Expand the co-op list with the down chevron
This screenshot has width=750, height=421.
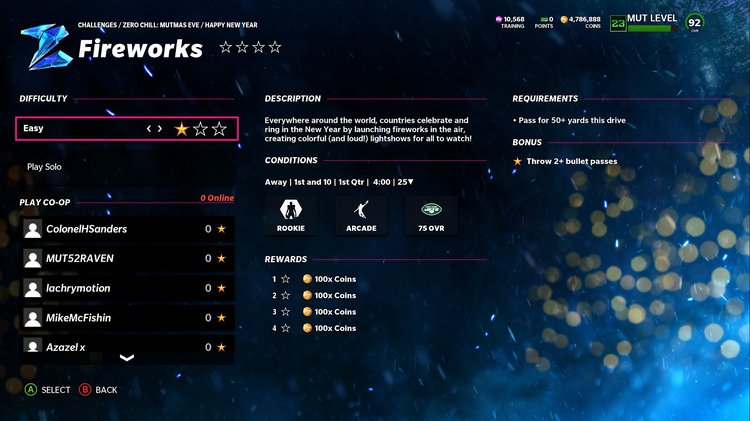coord(127,358)
